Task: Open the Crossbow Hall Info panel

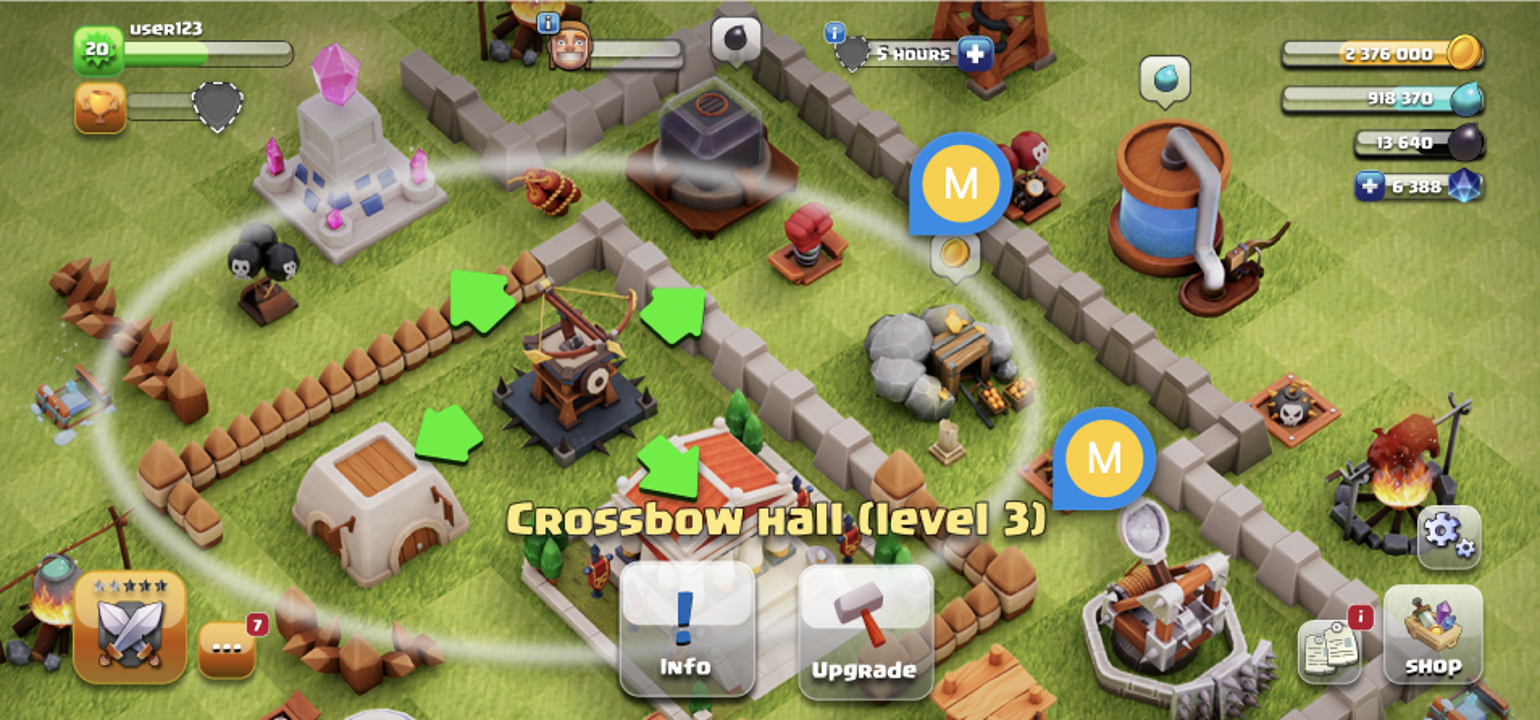Action: tap(686, 629)
